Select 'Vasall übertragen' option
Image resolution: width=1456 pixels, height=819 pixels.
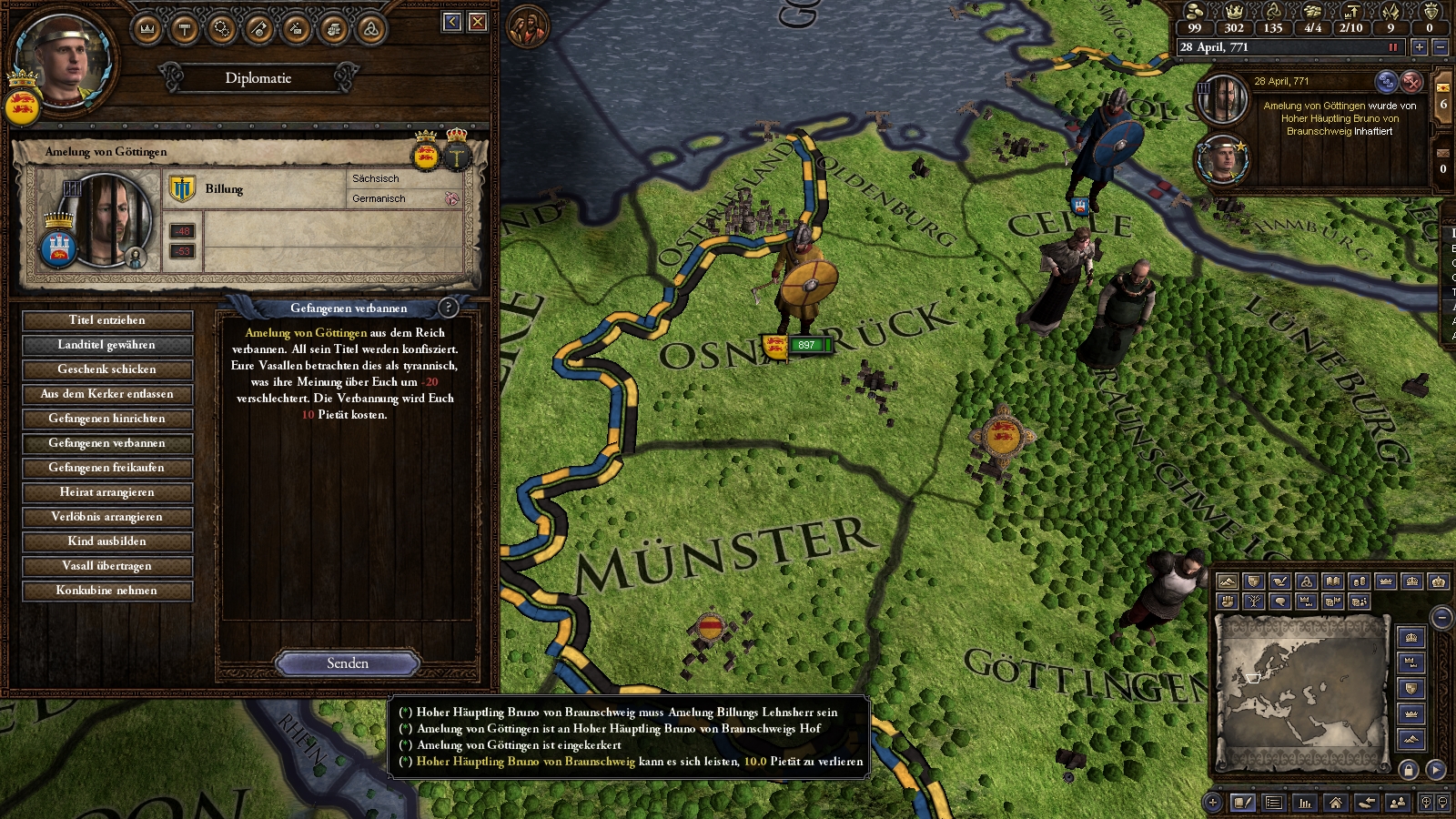[107, 566]
